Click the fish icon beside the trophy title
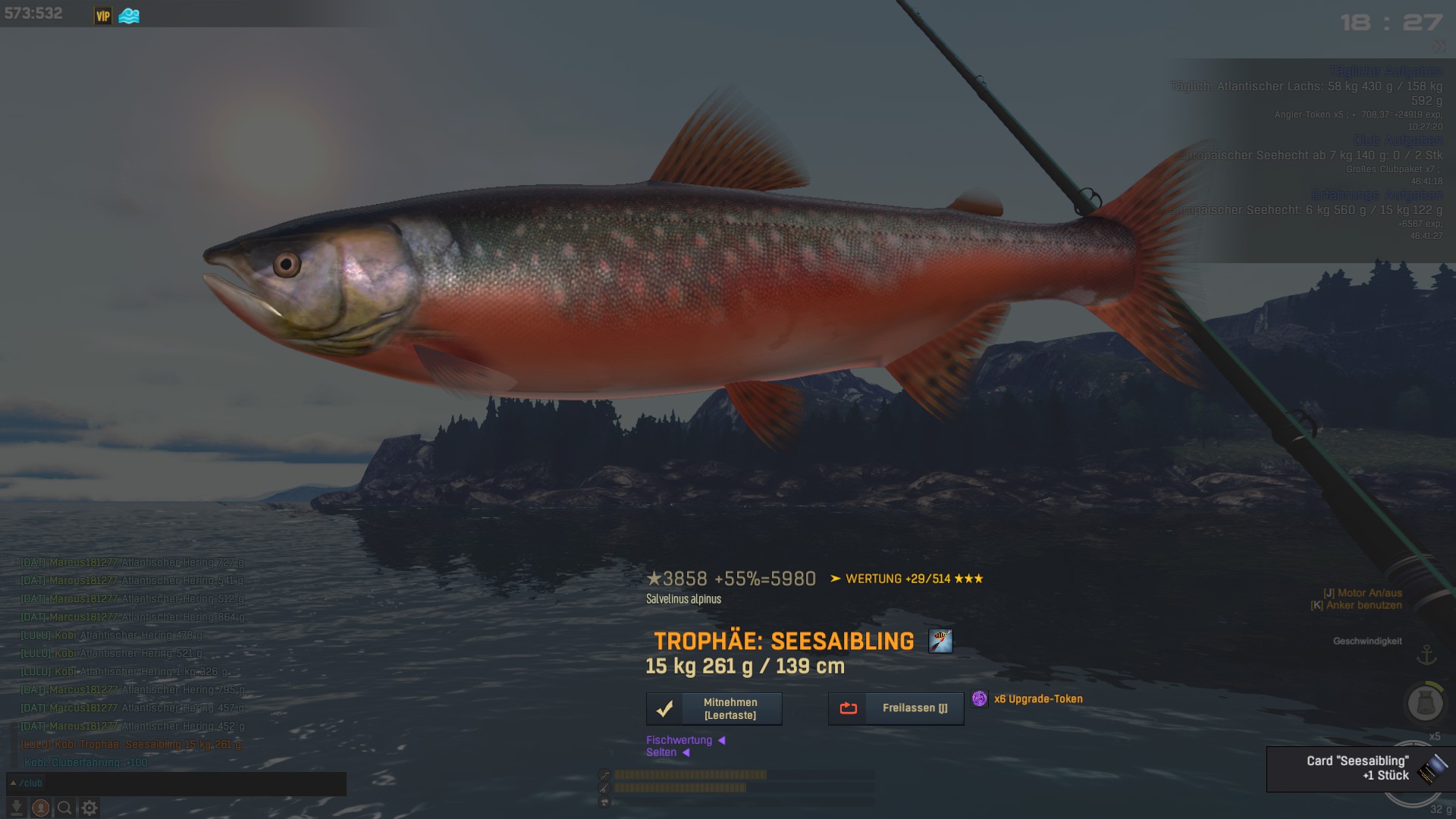Image resolution: width=1456 pixels, height=819 pixels. click(x=940, y=641)
